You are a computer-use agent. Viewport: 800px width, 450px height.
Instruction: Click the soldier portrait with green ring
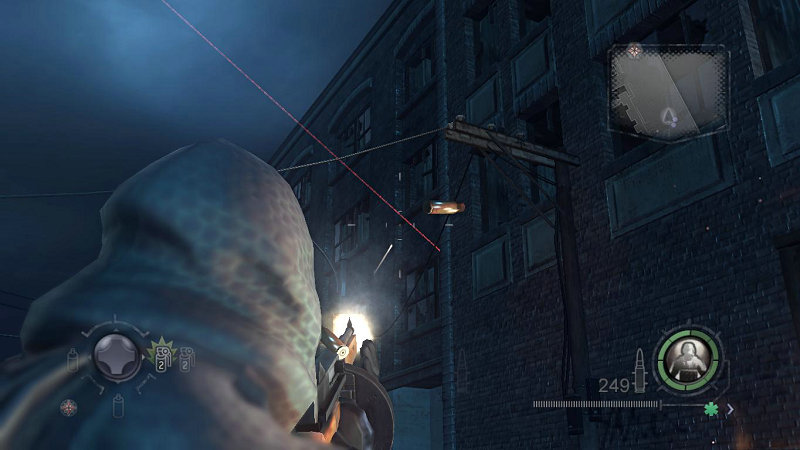tap(688, 359)
